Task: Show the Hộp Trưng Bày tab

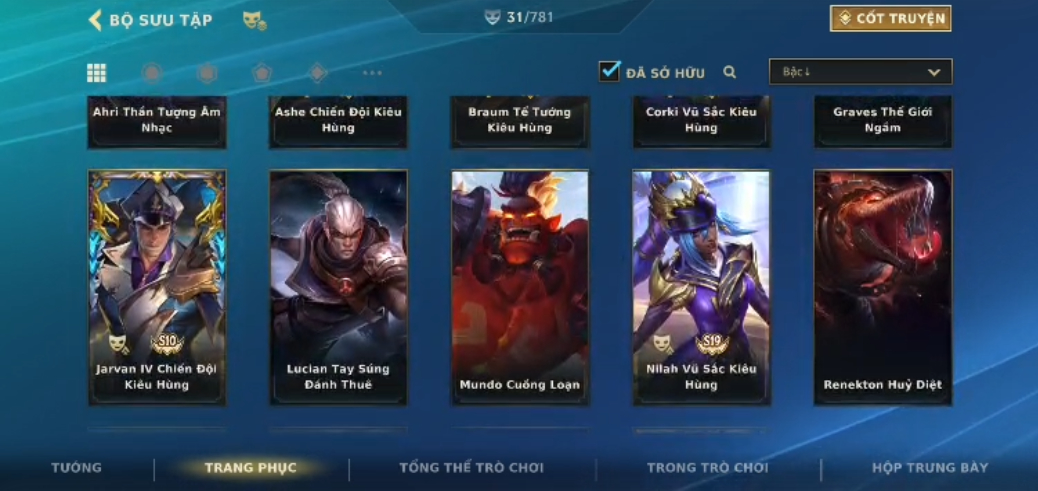Action: click(929, 468)
